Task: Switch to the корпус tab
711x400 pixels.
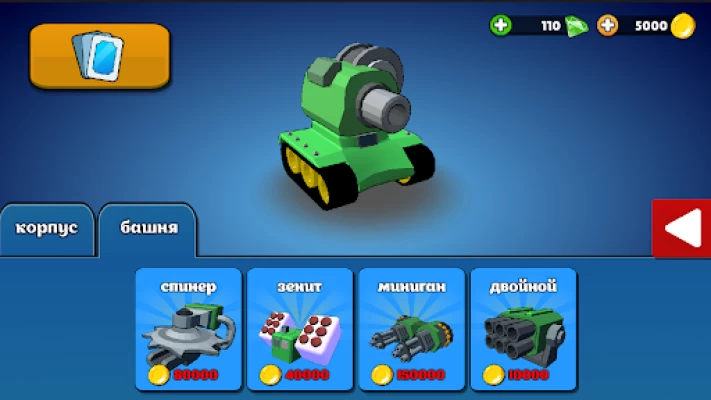Action: (x=47, y=228)
